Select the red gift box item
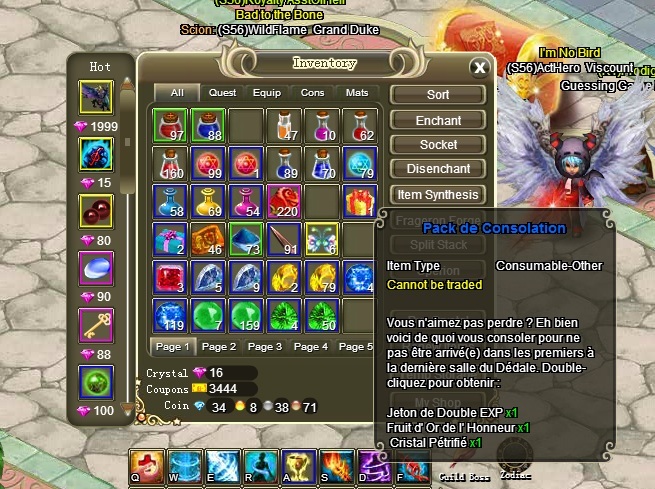Viewport: 655px width, 489px height. pos(360,200)
